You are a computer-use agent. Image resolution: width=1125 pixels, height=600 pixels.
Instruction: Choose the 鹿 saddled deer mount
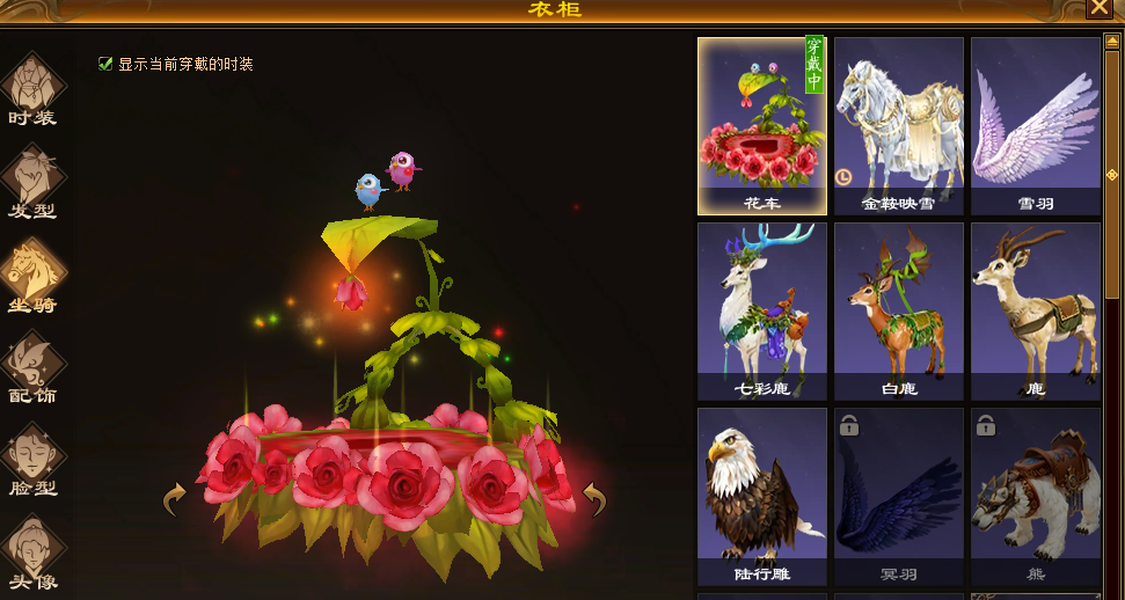tap(1035, 311)
